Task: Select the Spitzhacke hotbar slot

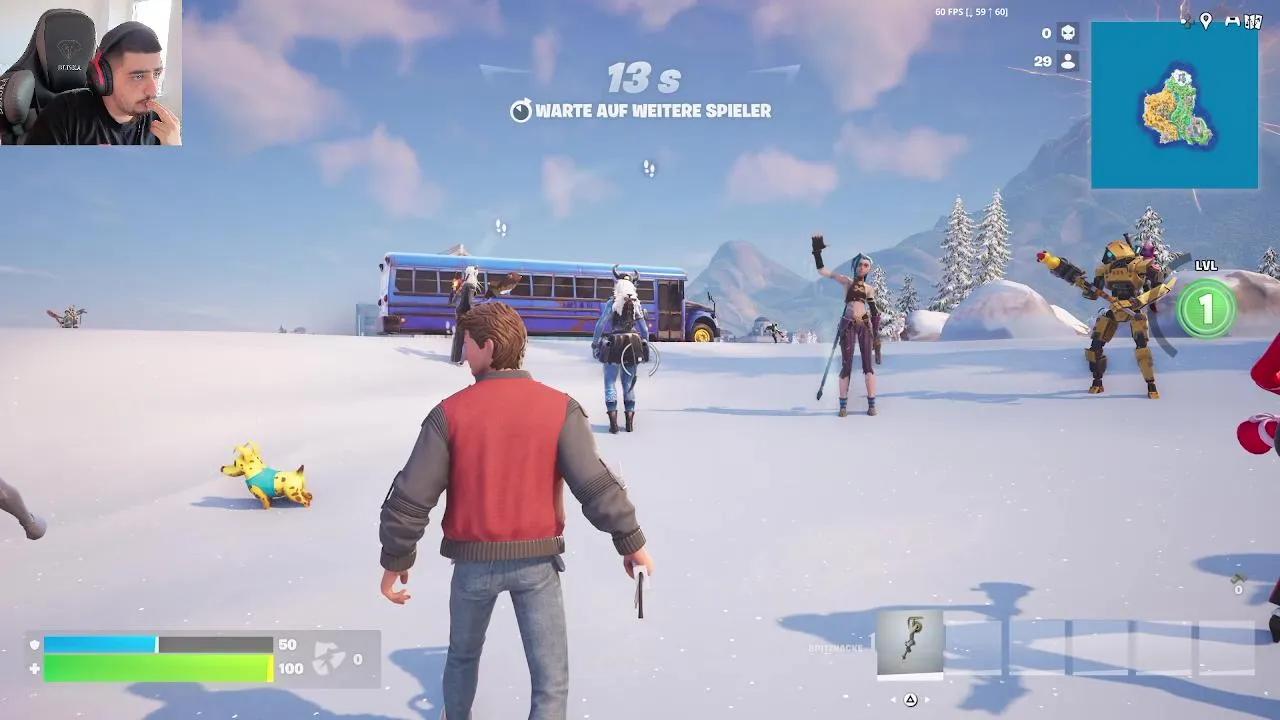Action: click(x=910, y=645)
